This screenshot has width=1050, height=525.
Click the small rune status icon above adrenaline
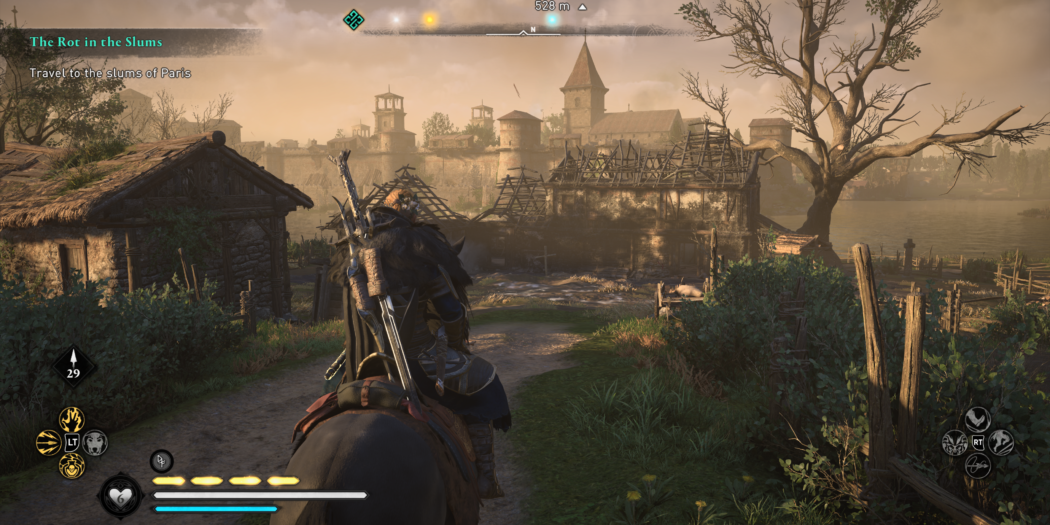162,460
